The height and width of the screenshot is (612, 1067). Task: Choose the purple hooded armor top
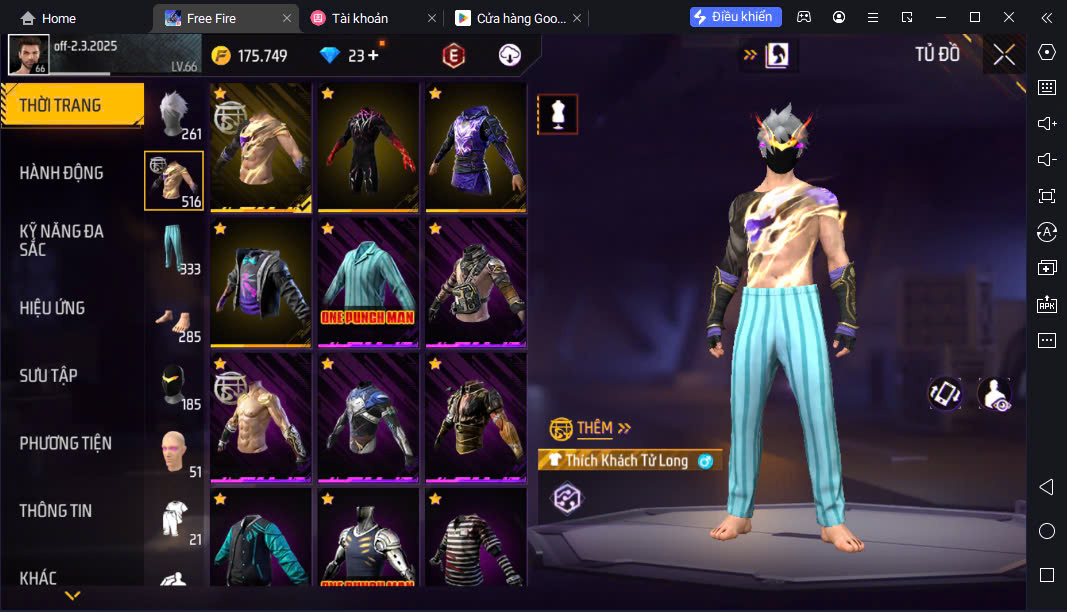coord(475,148)
